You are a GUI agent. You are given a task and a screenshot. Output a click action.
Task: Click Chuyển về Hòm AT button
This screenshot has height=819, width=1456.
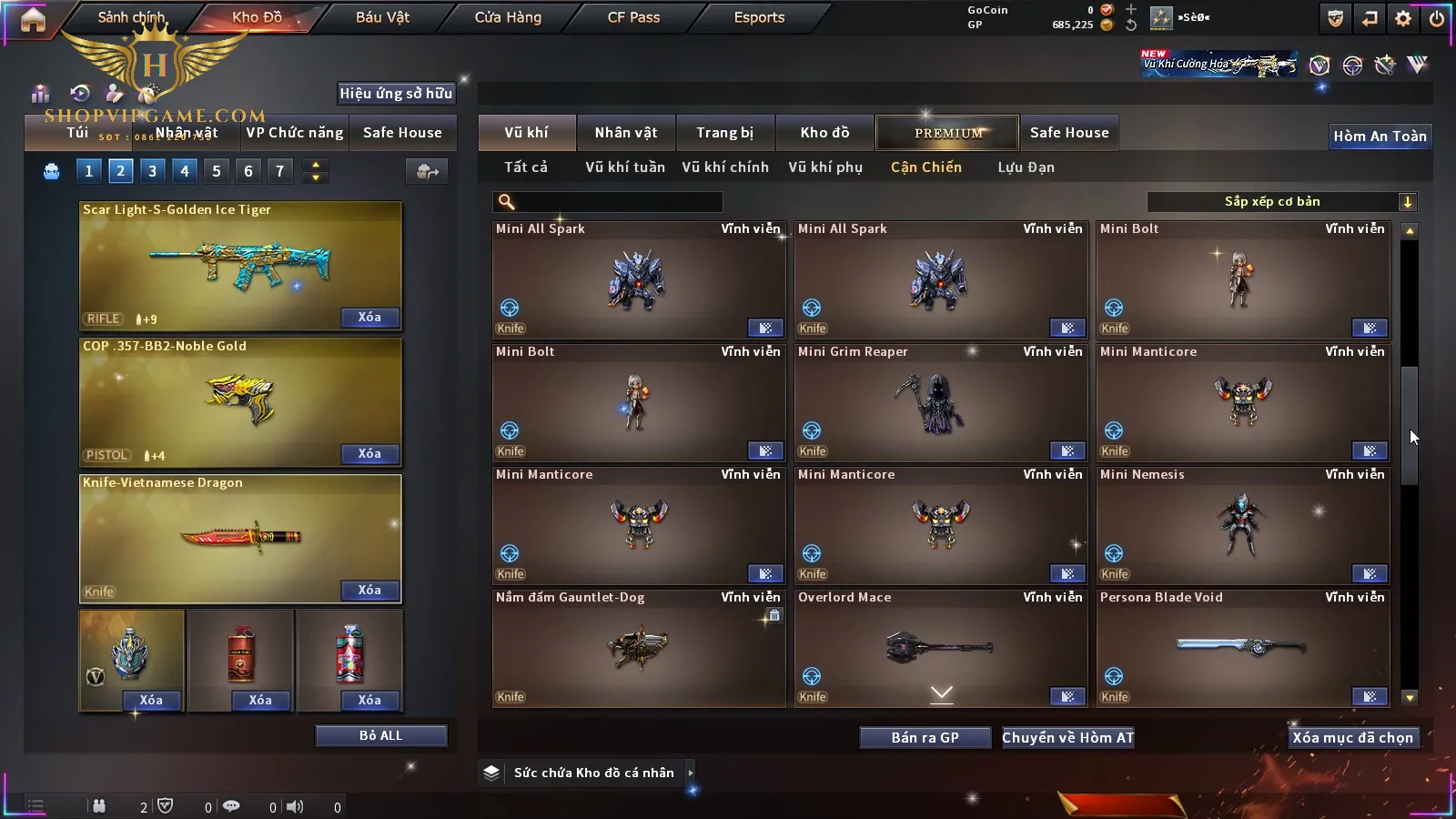click(1067, 737)
